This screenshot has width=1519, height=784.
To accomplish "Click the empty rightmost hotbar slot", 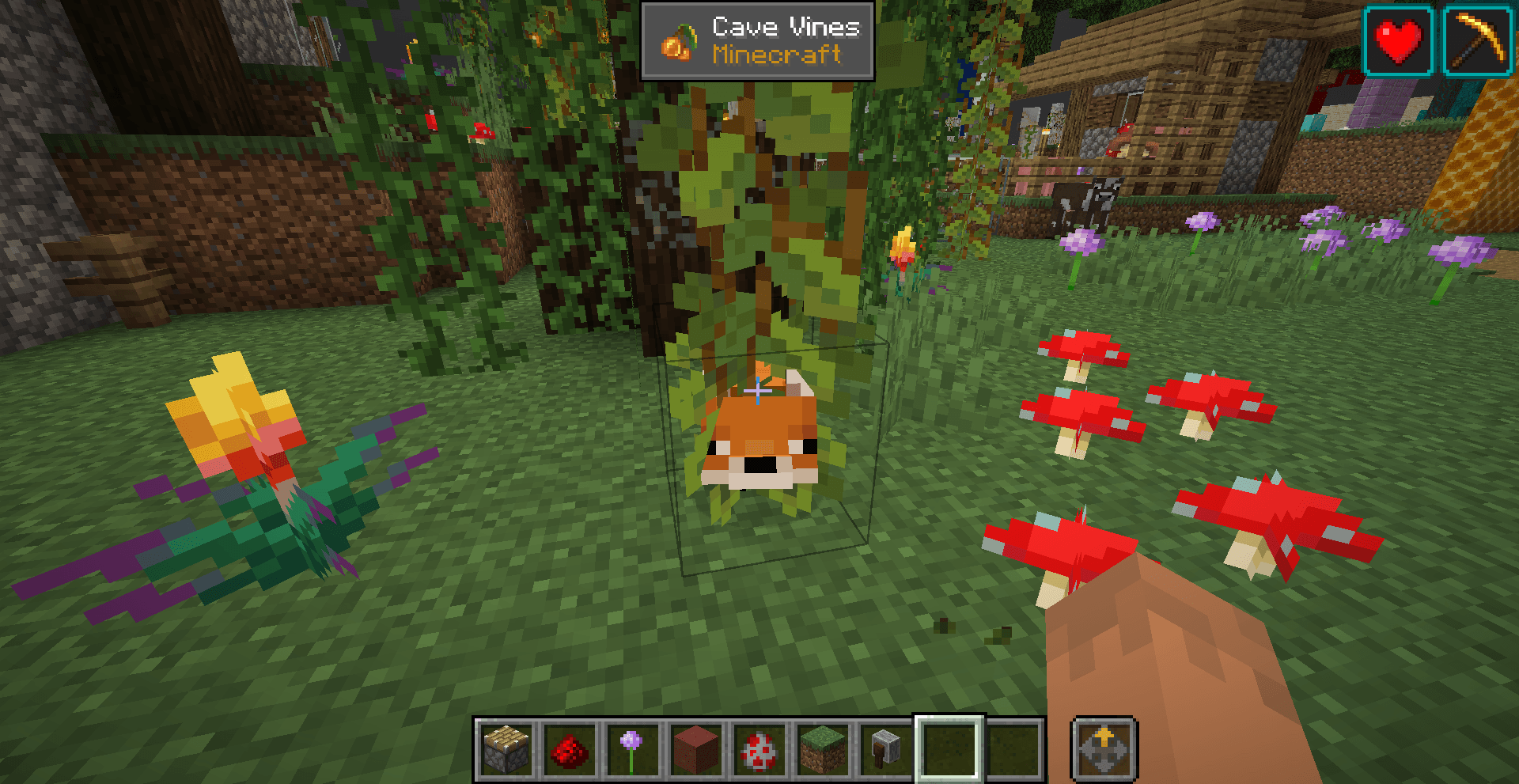I will point(1013,747).
